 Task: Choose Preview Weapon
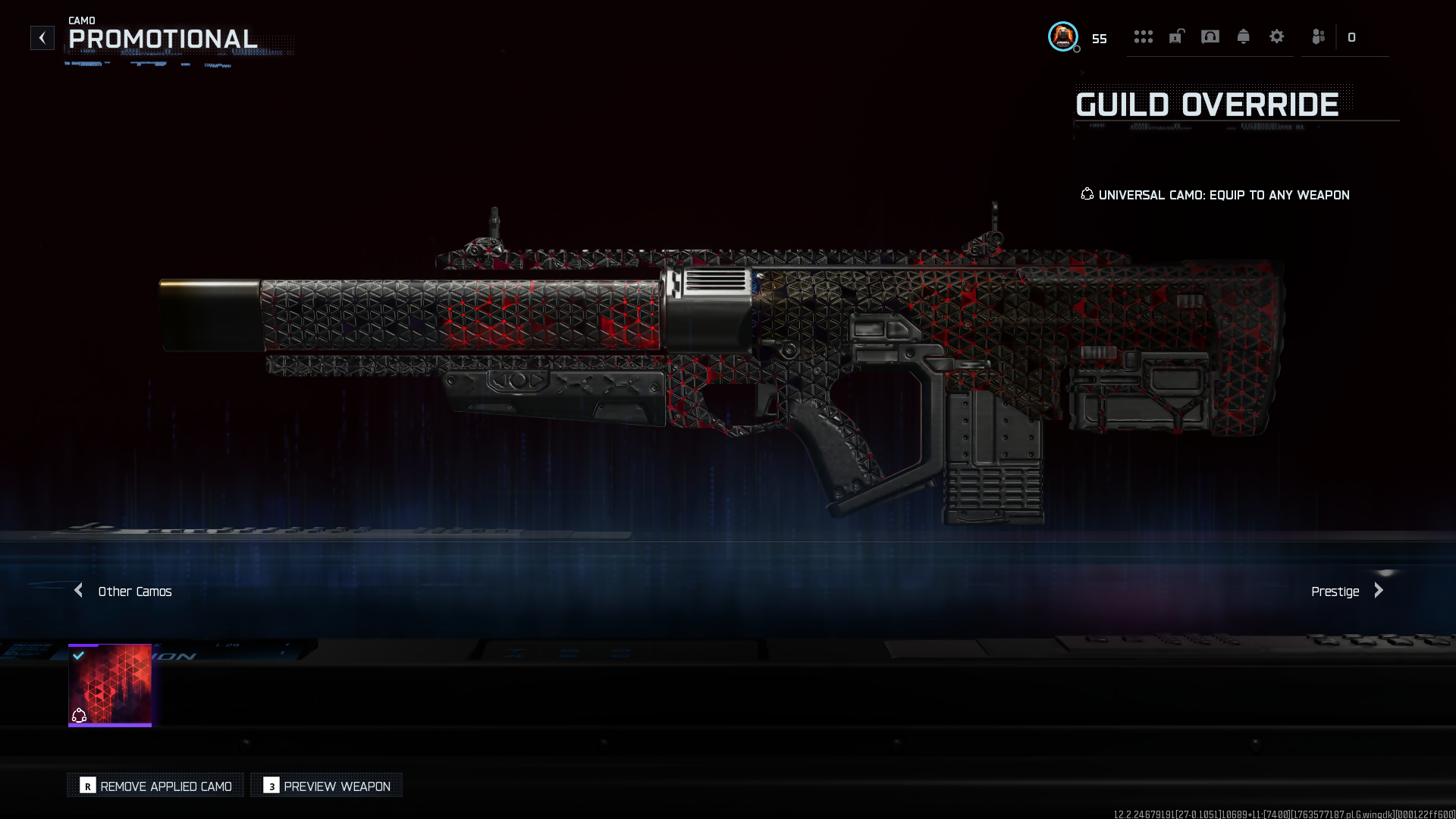click(x=327, y=786)
